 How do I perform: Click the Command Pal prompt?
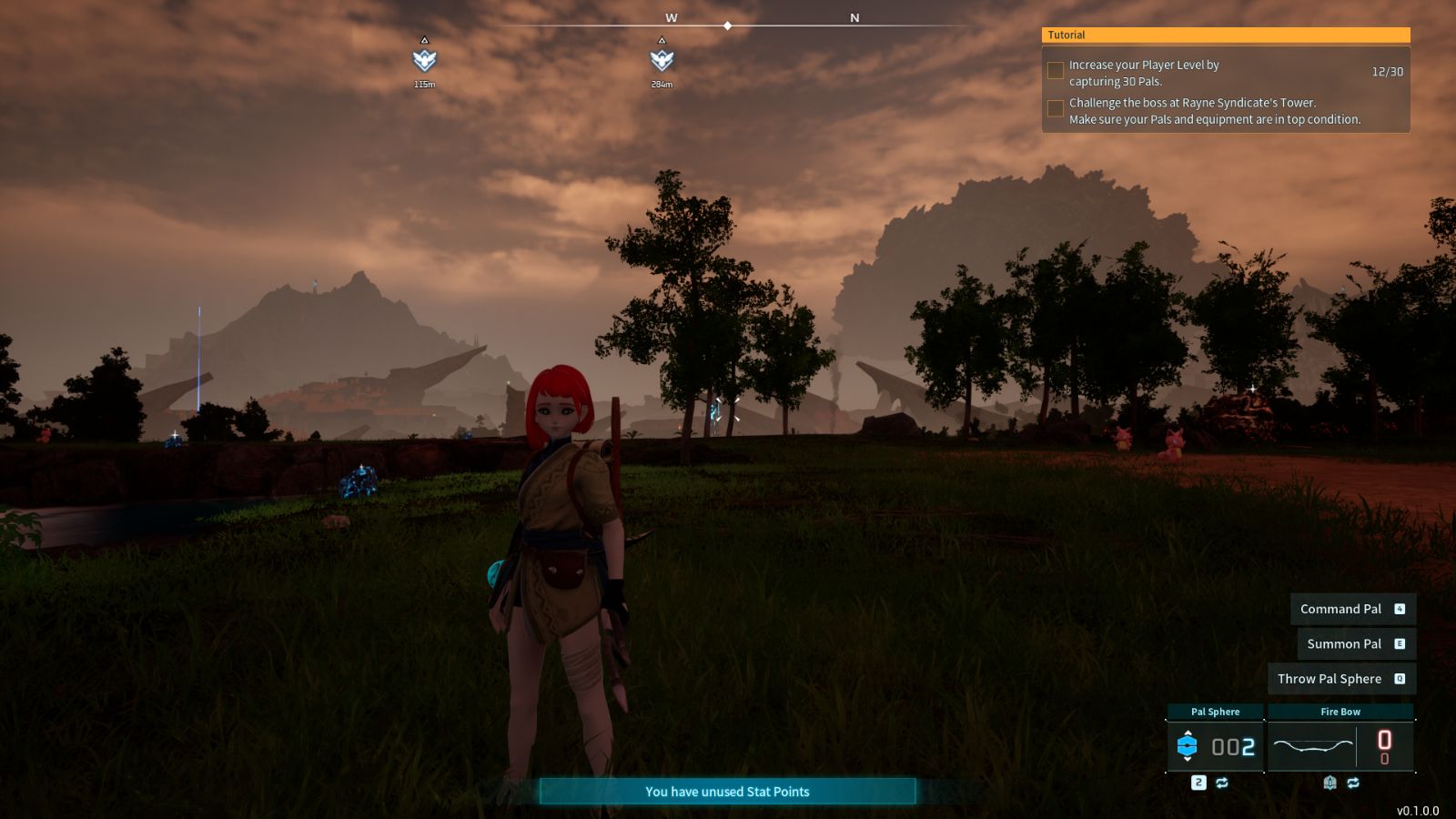point(1352,609)
